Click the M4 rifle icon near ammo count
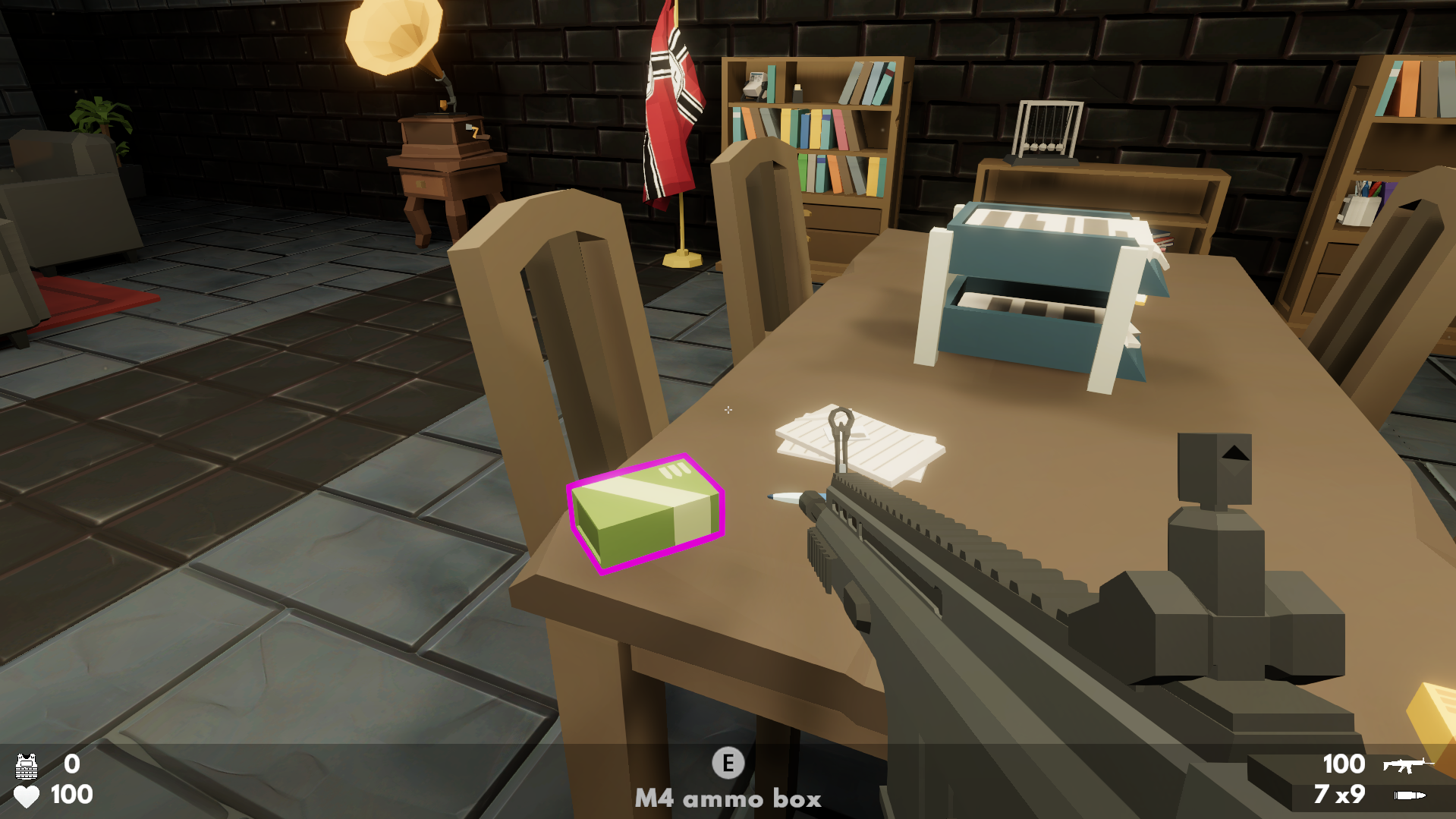Viewport: 1456px width, 819px height. [x=1407, y=765]
